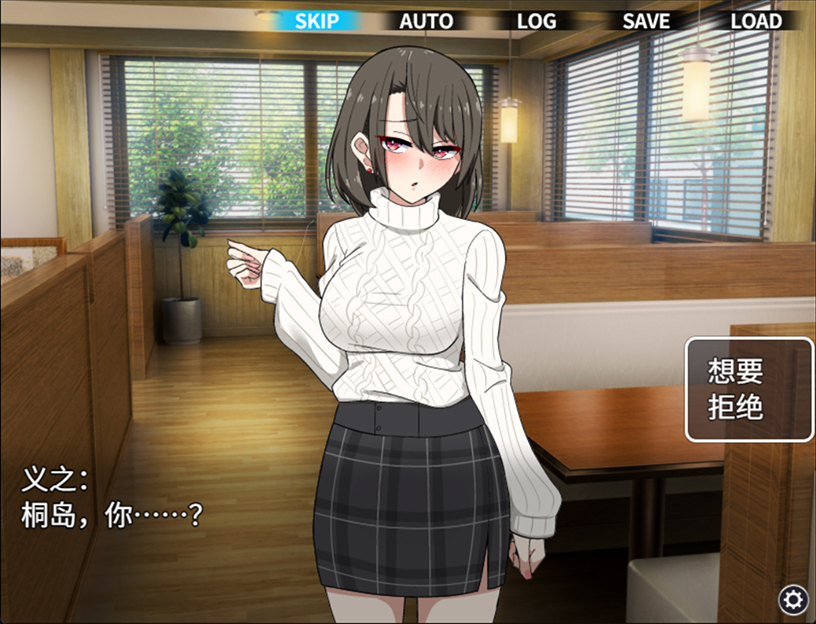Viewport: 816px width, 624px height.
Task: Choose the 想要 dialogue option
Action: [x=736, y=372]
